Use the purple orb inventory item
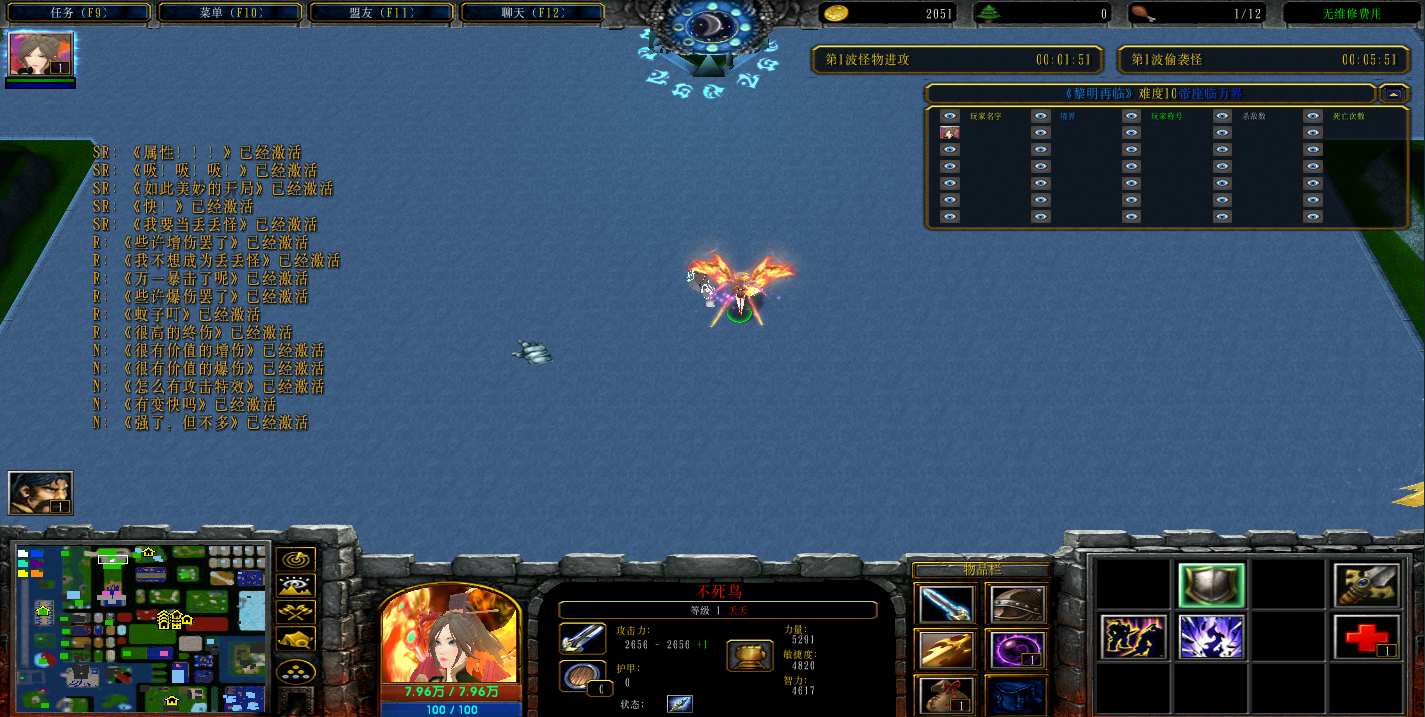This screenshot has width=1425, height=717. point(1017,650)
